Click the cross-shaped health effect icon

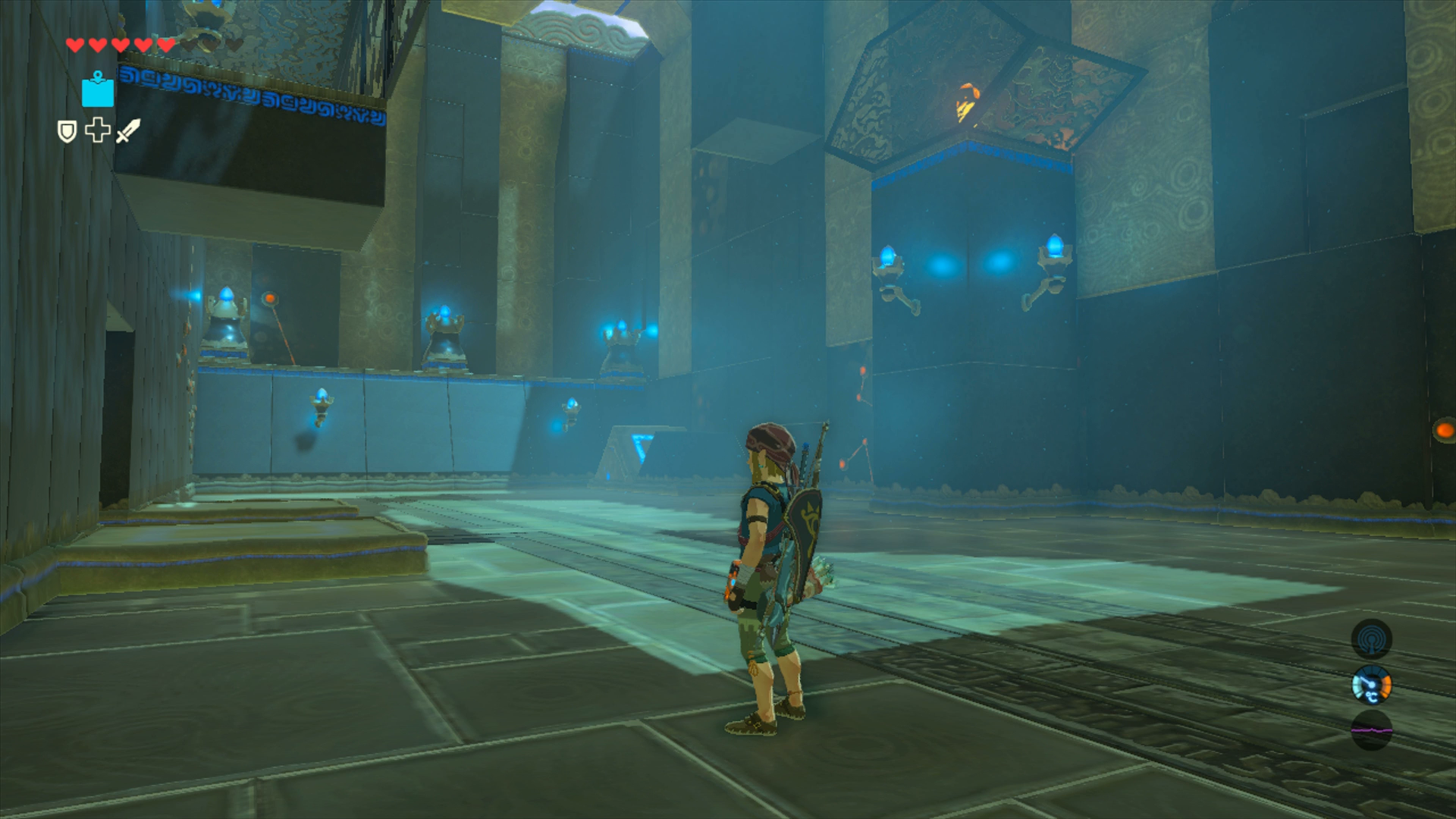(x=98, y=130)
